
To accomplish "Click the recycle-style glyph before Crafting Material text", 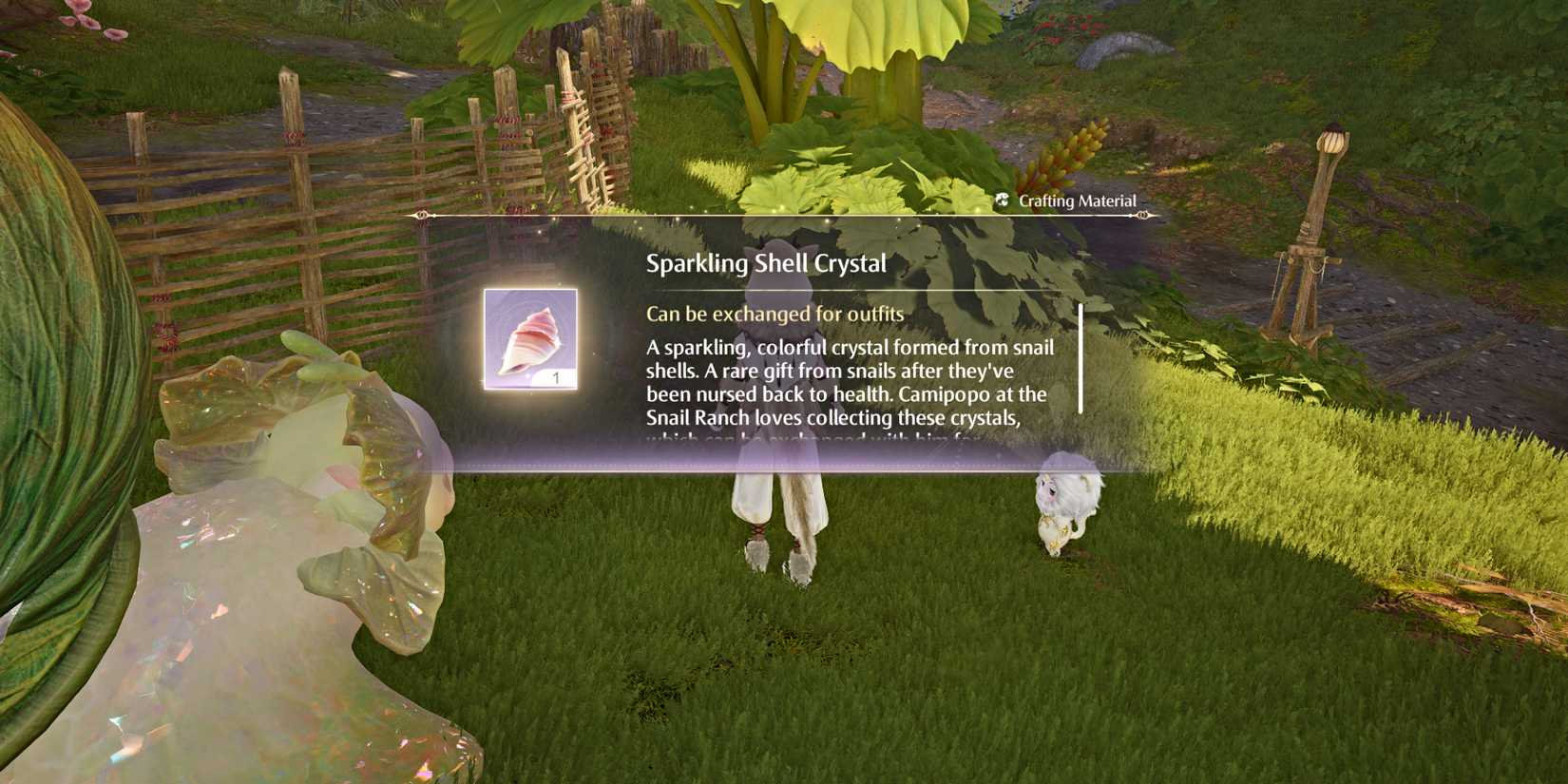I will tap(1002, 201).
